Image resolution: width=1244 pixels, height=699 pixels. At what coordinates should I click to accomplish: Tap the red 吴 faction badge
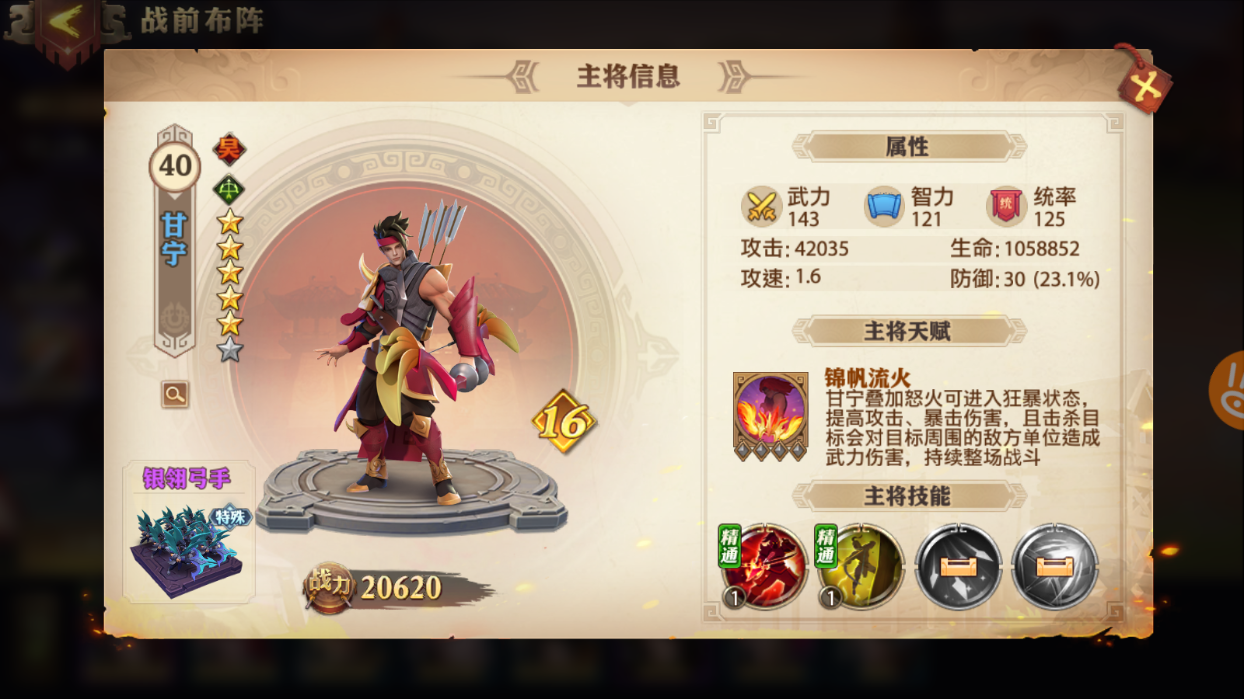pos(230,150)
